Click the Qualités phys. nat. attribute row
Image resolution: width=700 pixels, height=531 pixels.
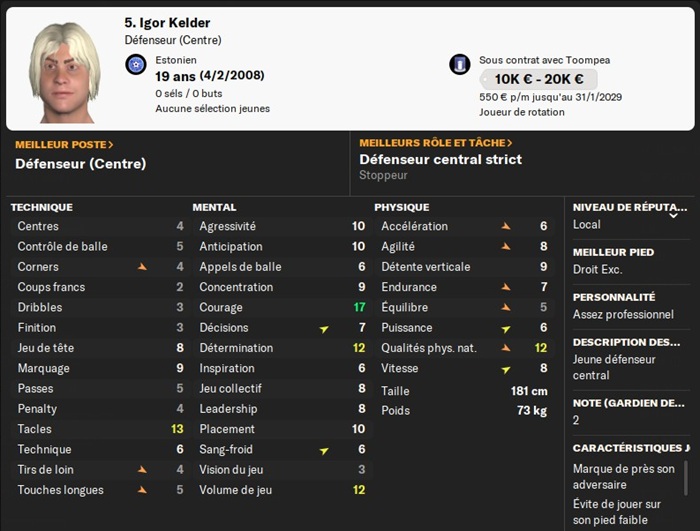[x=464, y=348]
